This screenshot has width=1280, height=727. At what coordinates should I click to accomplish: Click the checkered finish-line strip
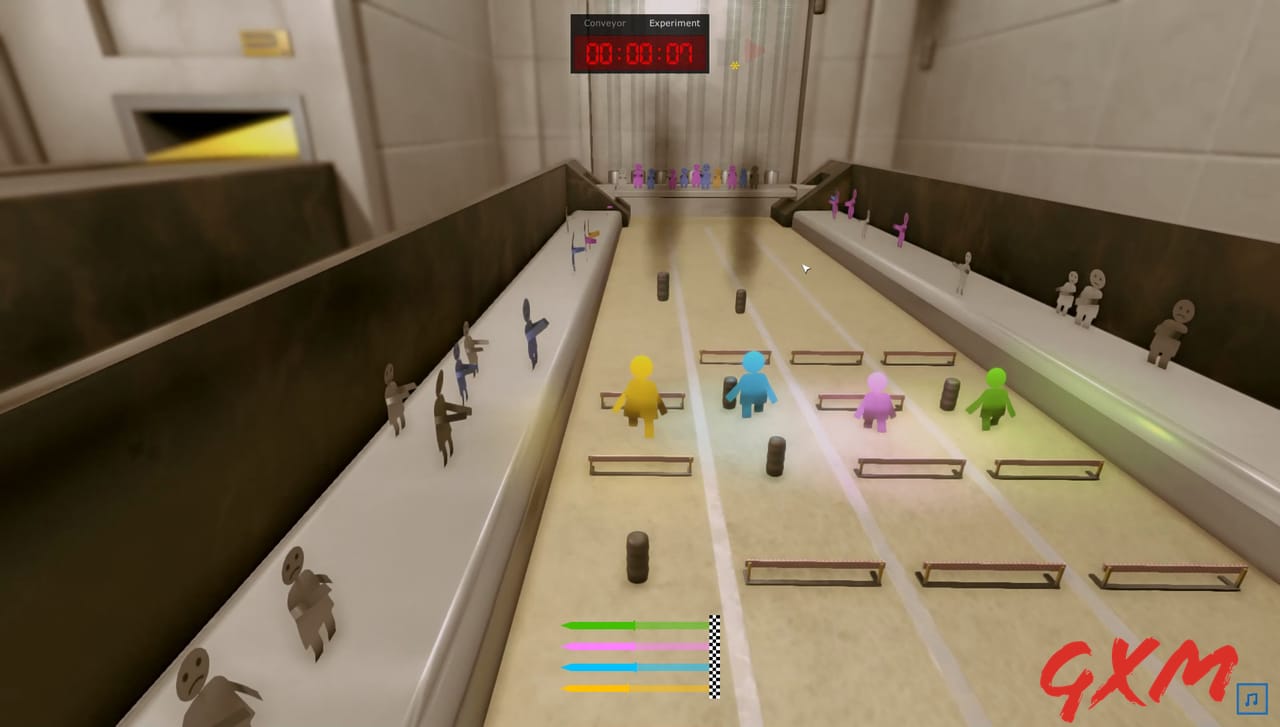point(713,655)
